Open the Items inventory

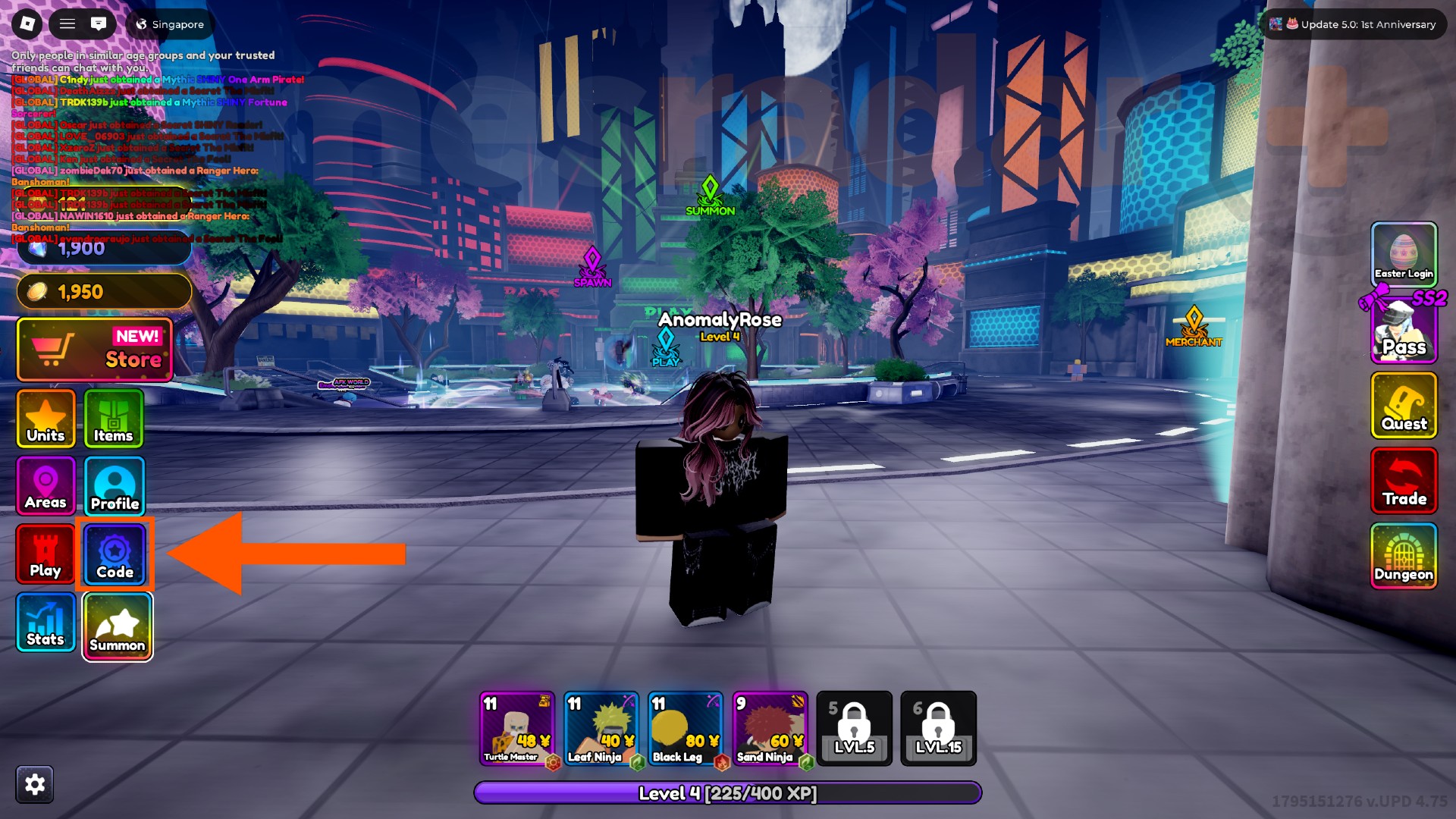pos(114,418)
